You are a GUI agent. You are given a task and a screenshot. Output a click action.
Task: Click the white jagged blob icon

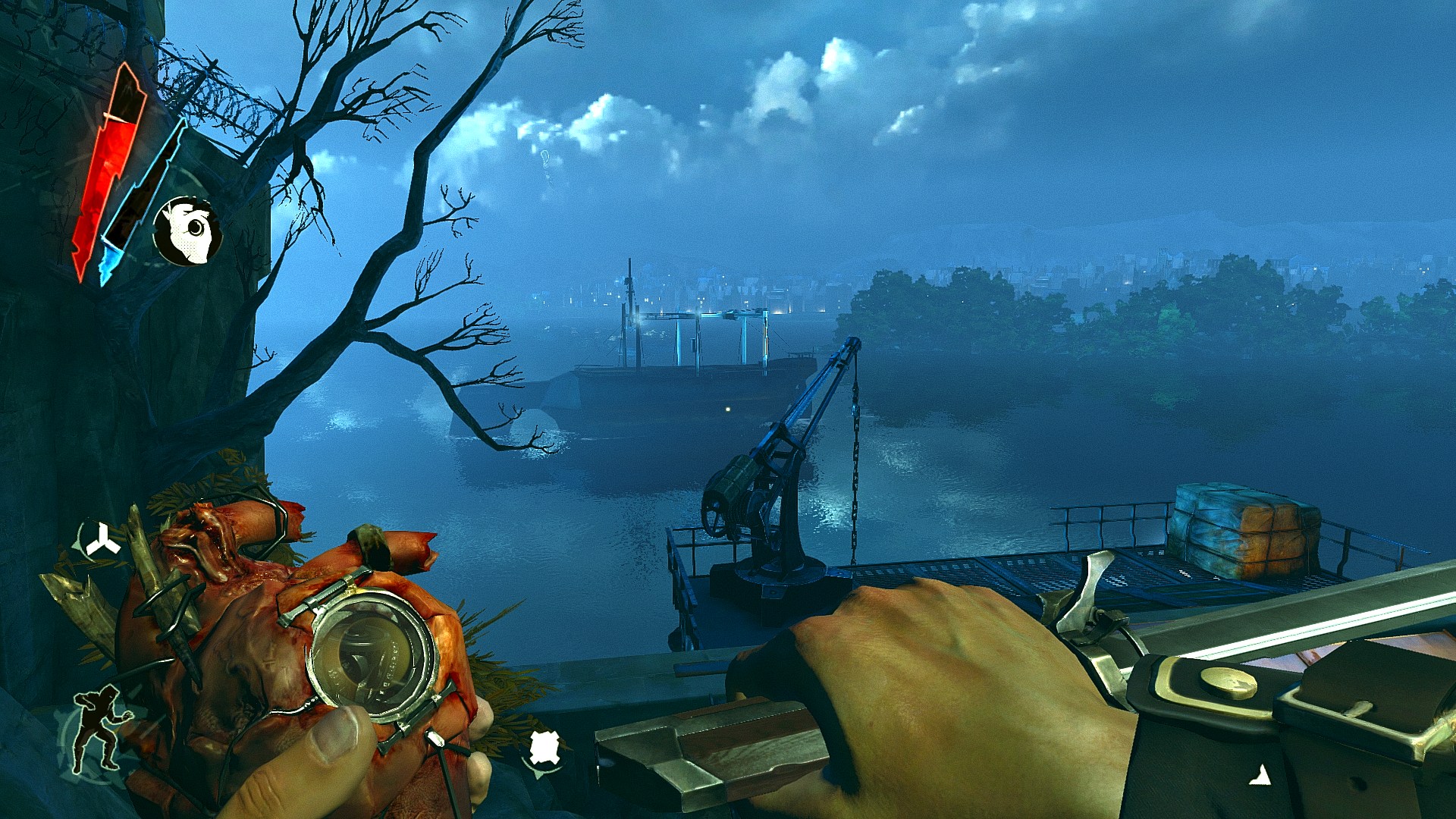(544, 749)
